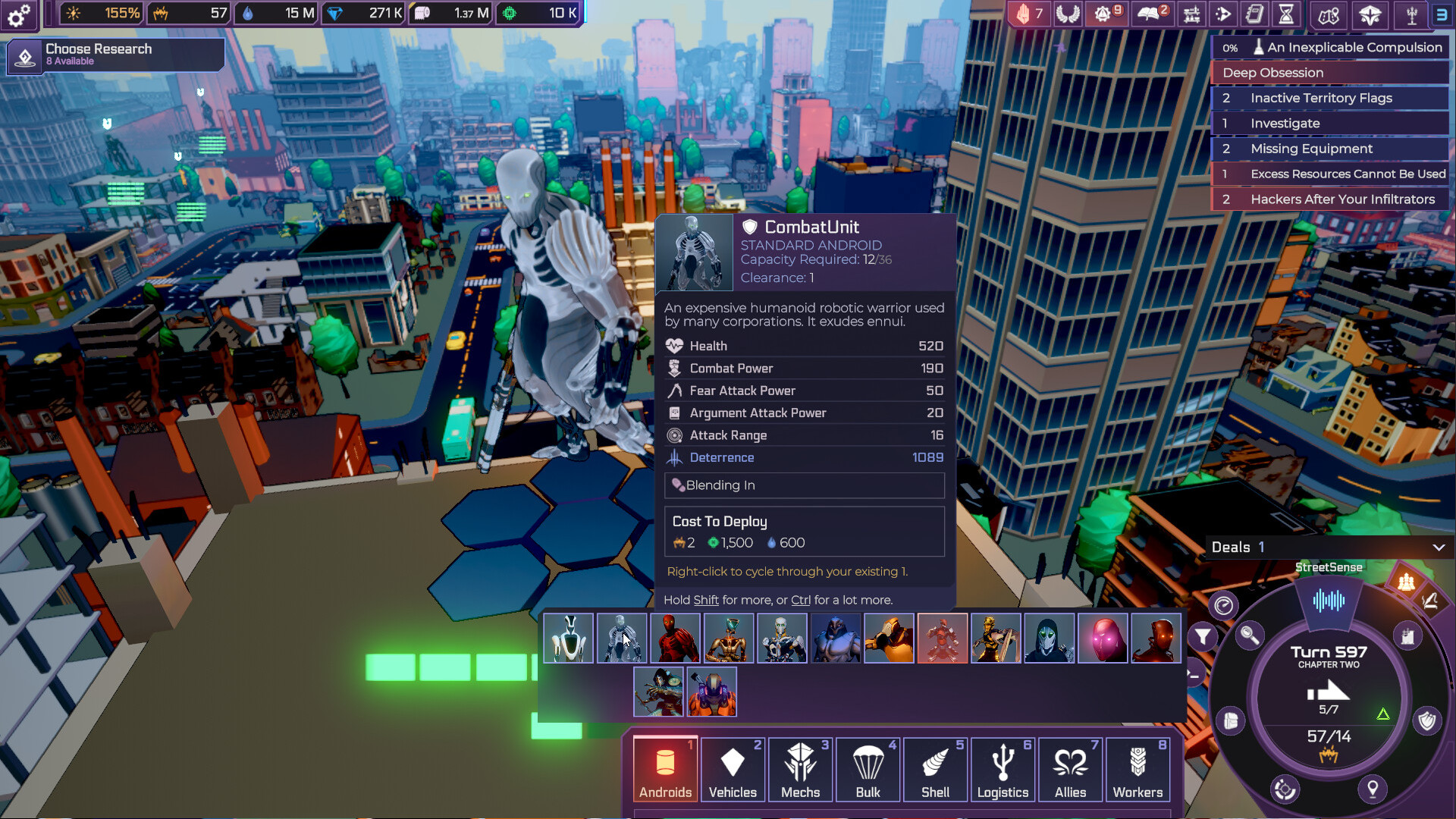Open the map and locations icon
This screenshot has height=819, width=1456.
1330,14
